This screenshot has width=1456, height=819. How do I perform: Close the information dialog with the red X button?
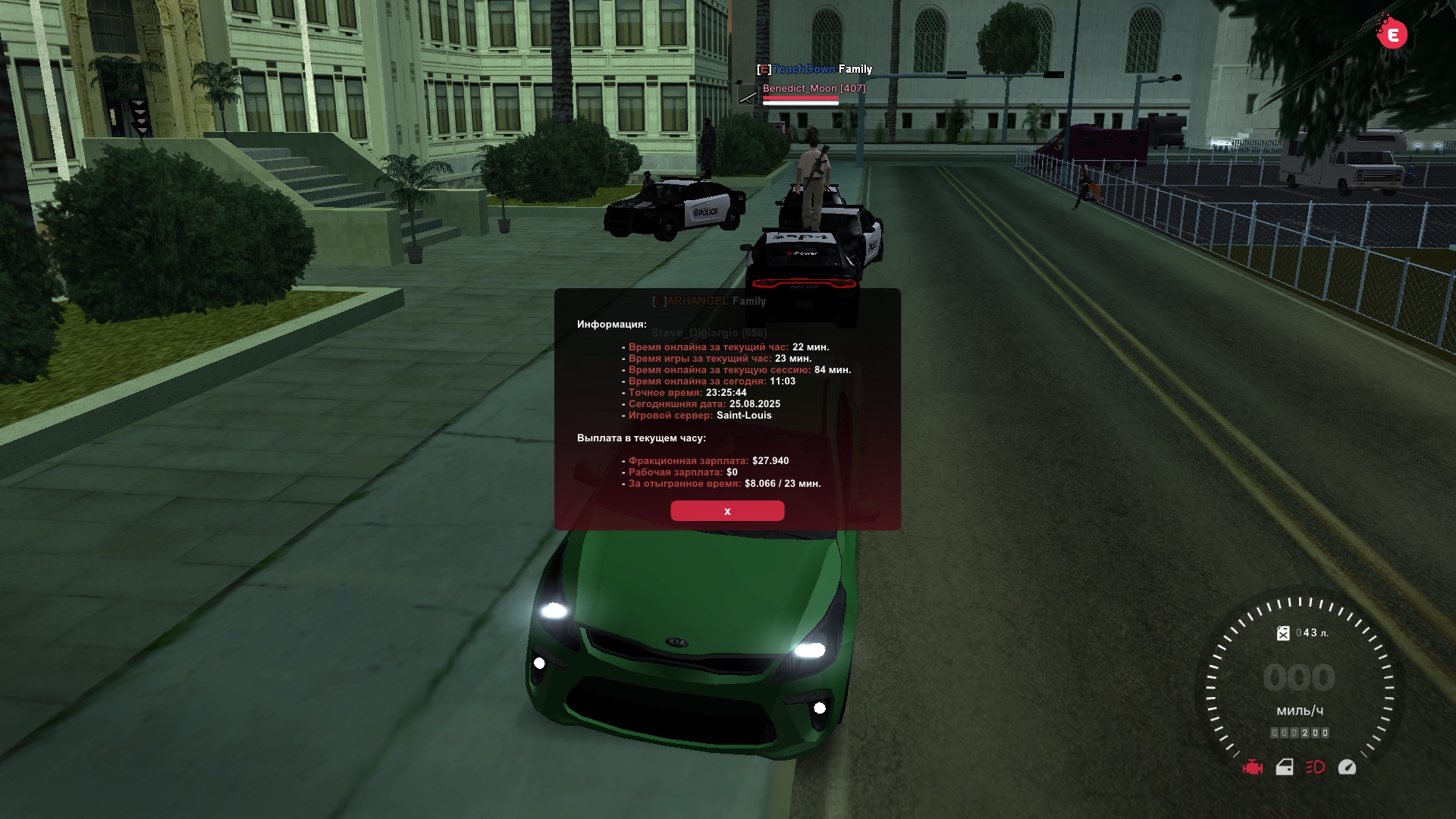727,511
